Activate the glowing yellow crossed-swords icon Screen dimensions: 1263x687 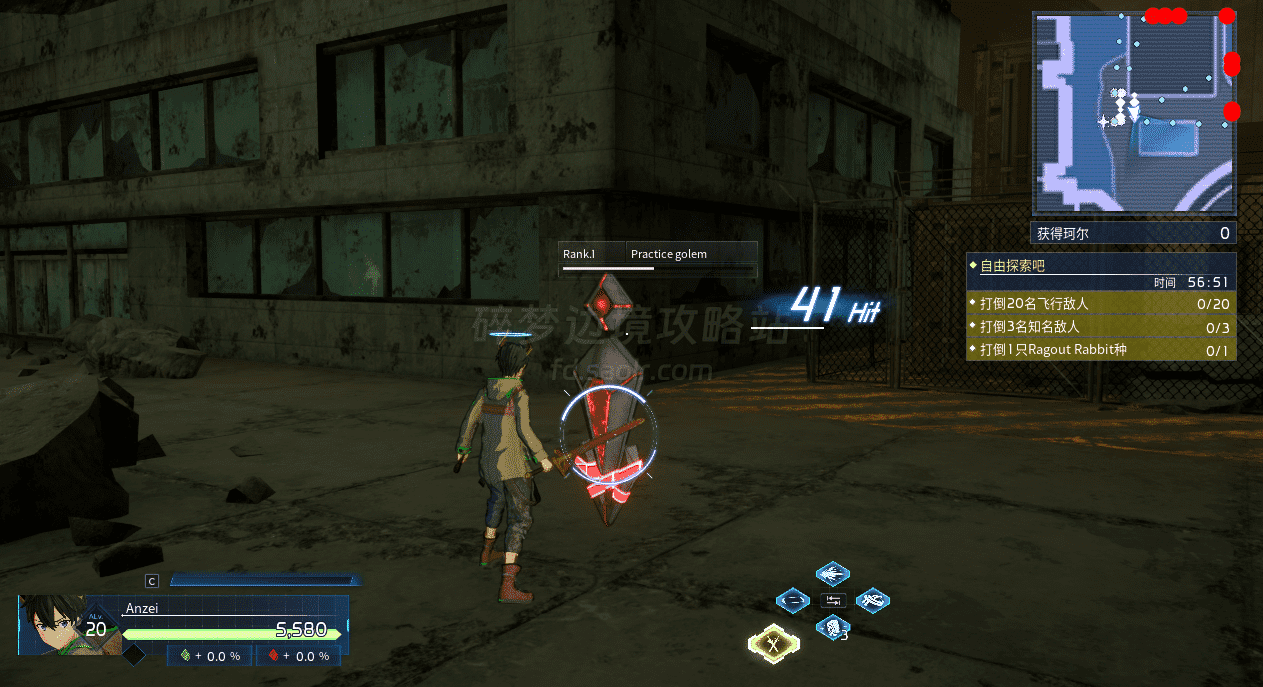(x=773, y=644)
